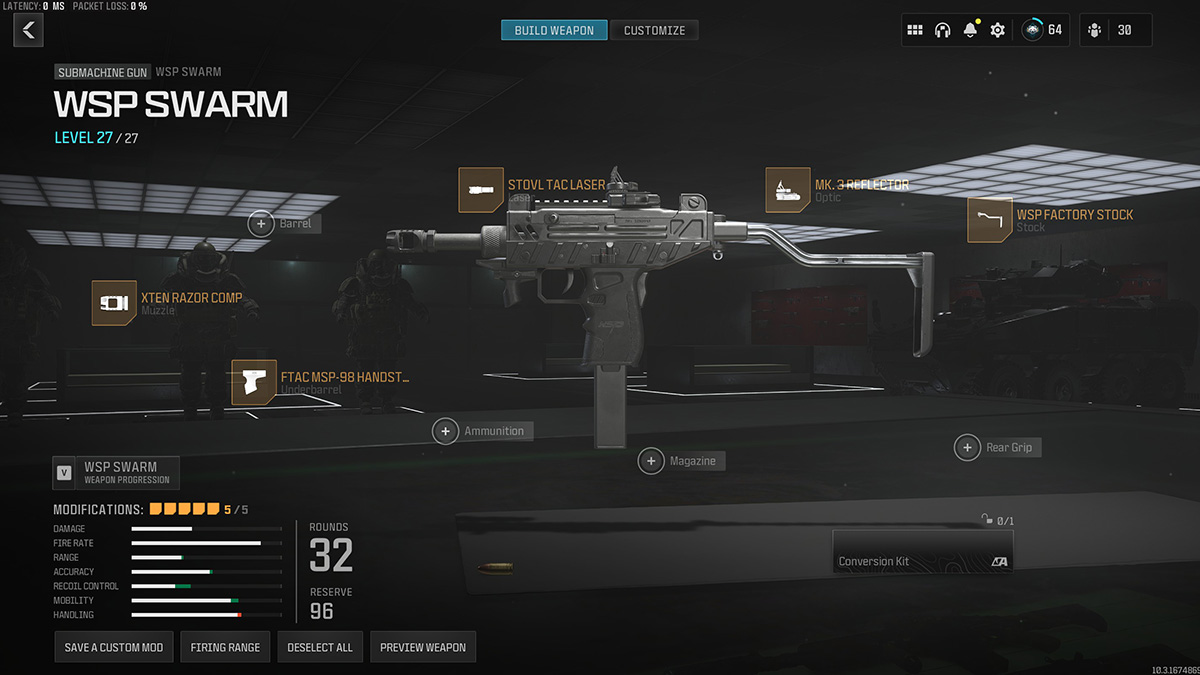Open the Conversion Kit slot
The height and width of the screenshot is (675, 1200).
tap(922, 551)
